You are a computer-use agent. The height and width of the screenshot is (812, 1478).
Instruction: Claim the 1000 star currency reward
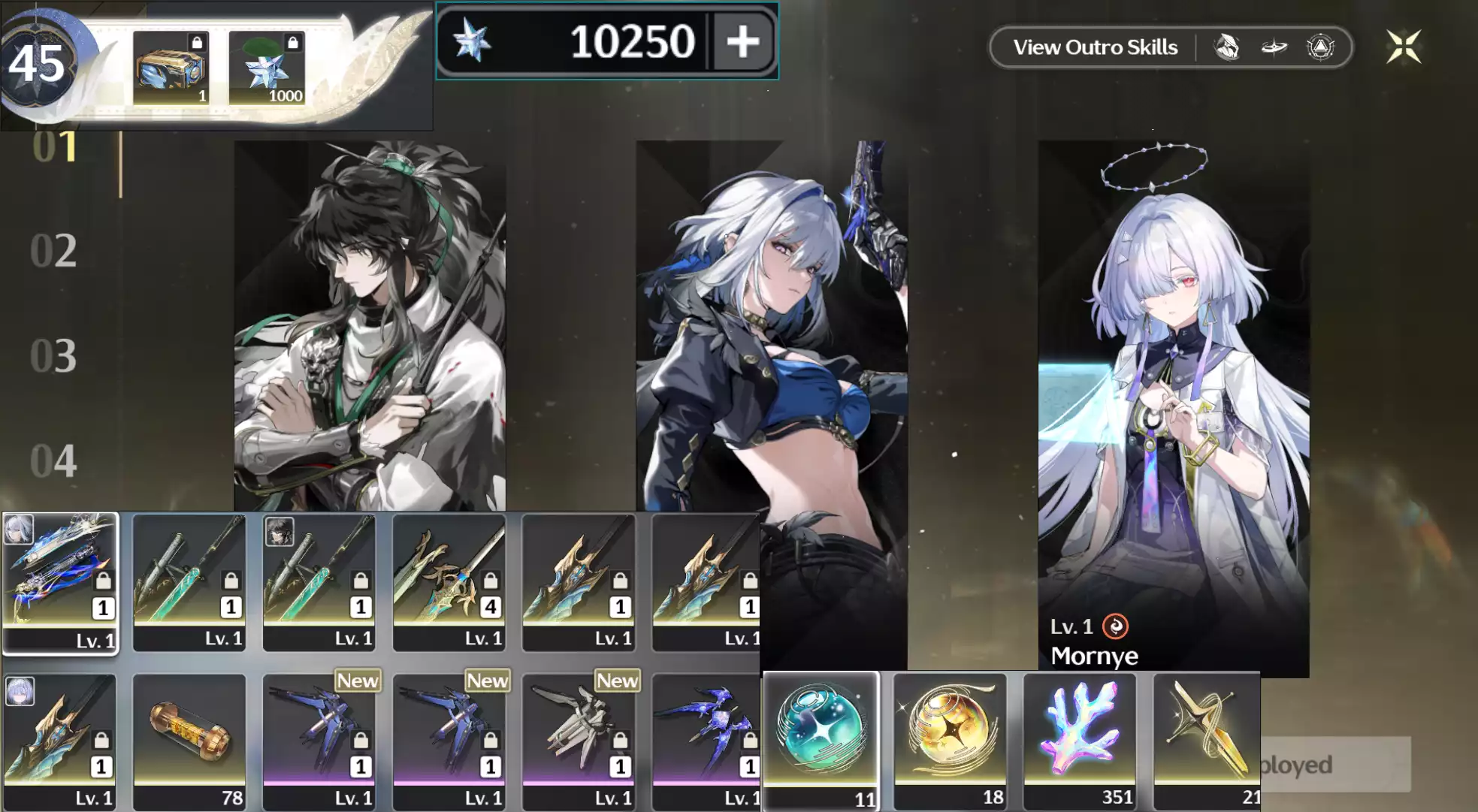[x=267, y=68]
